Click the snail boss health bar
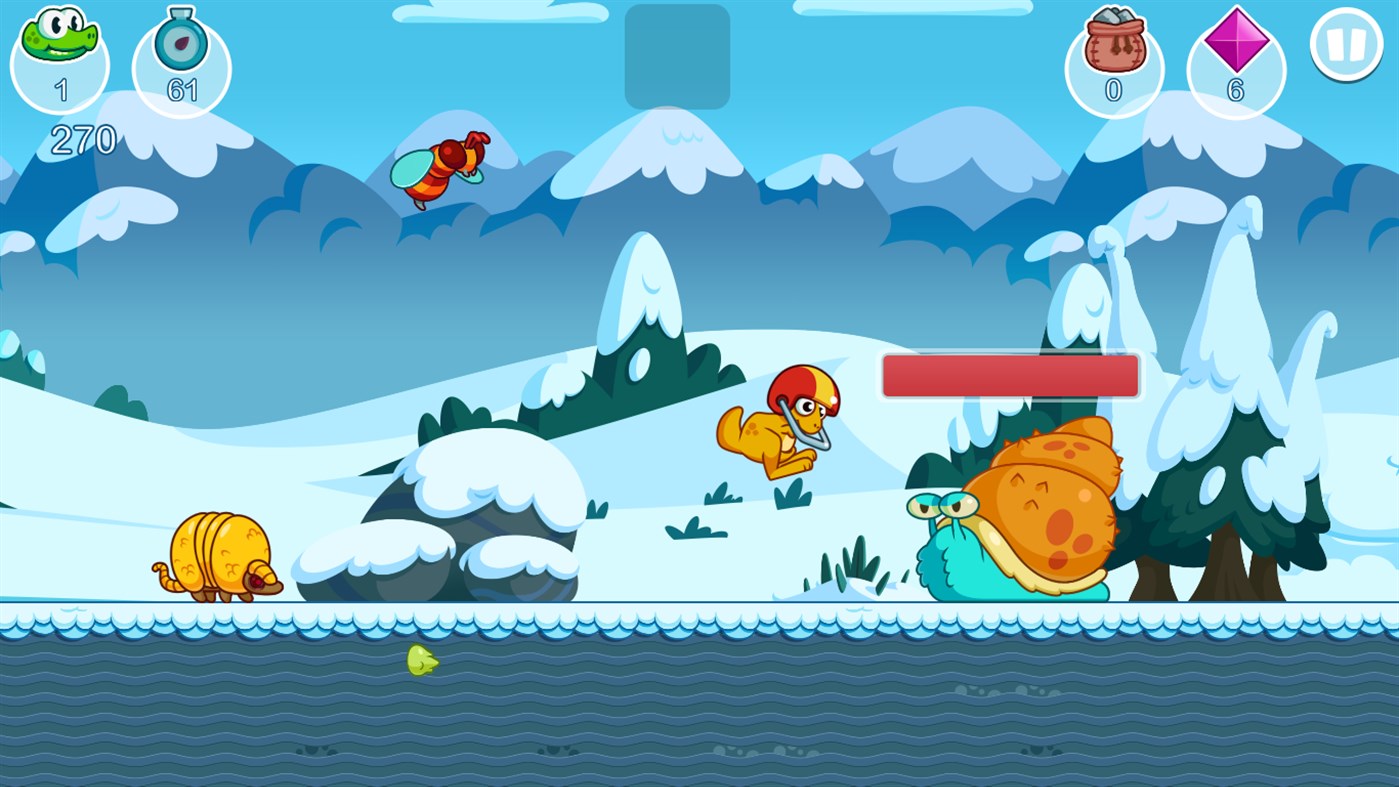This screenshot has width=1399, height=787. point(1010,375)
